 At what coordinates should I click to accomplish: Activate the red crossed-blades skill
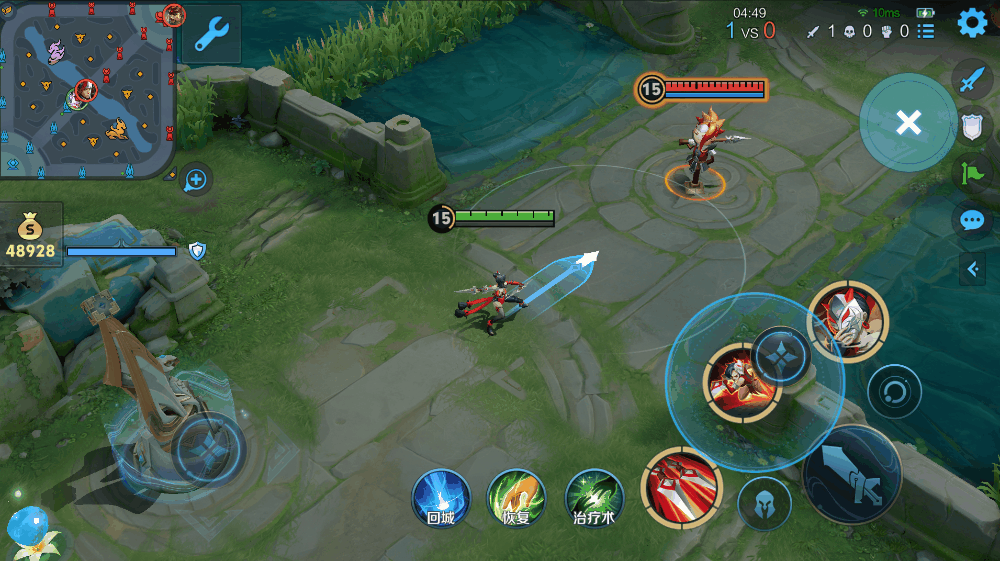click(x=681, y=488)
